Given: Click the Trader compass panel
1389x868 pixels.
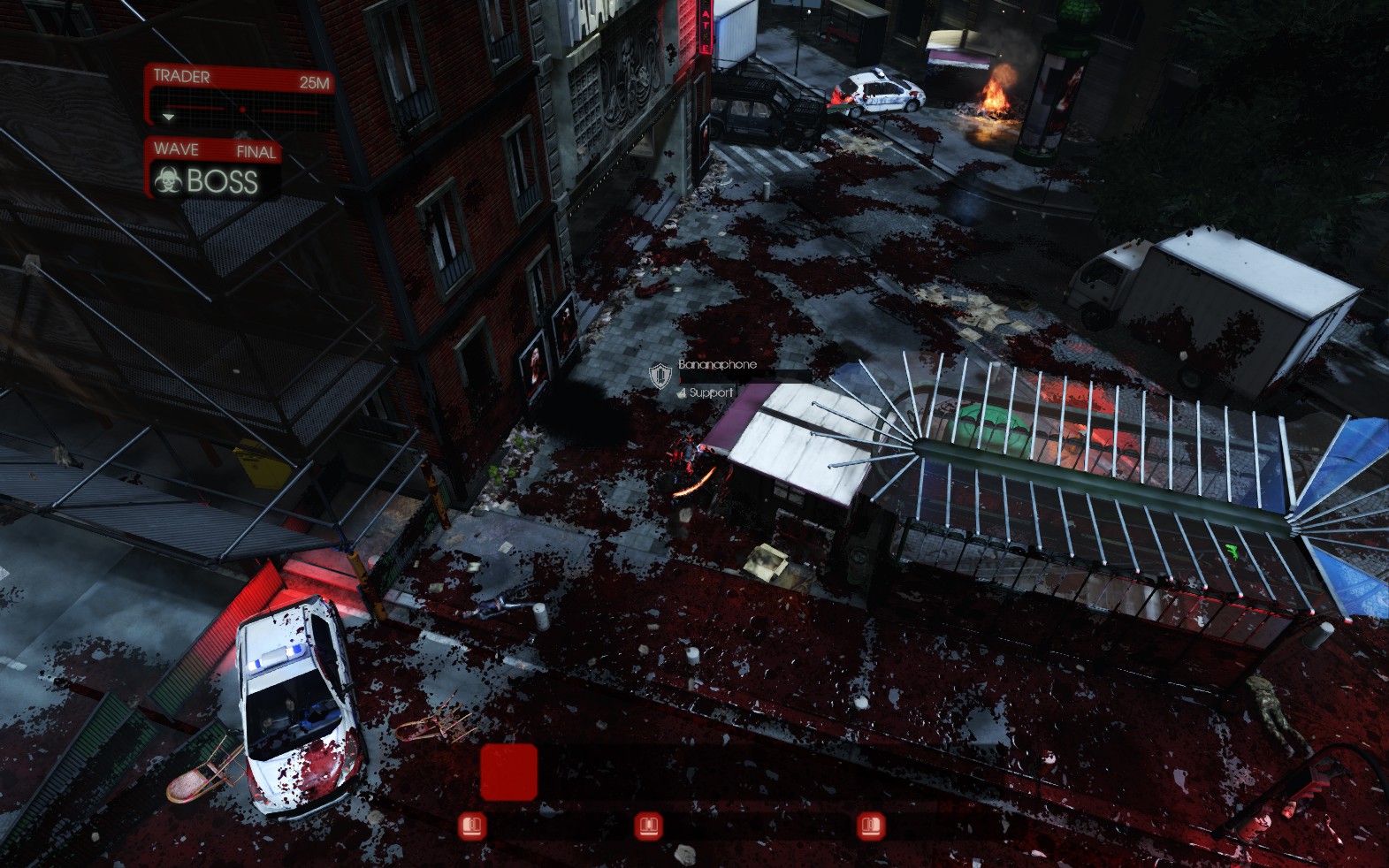Looking at the screenshot, I should [x=239, y=95].
